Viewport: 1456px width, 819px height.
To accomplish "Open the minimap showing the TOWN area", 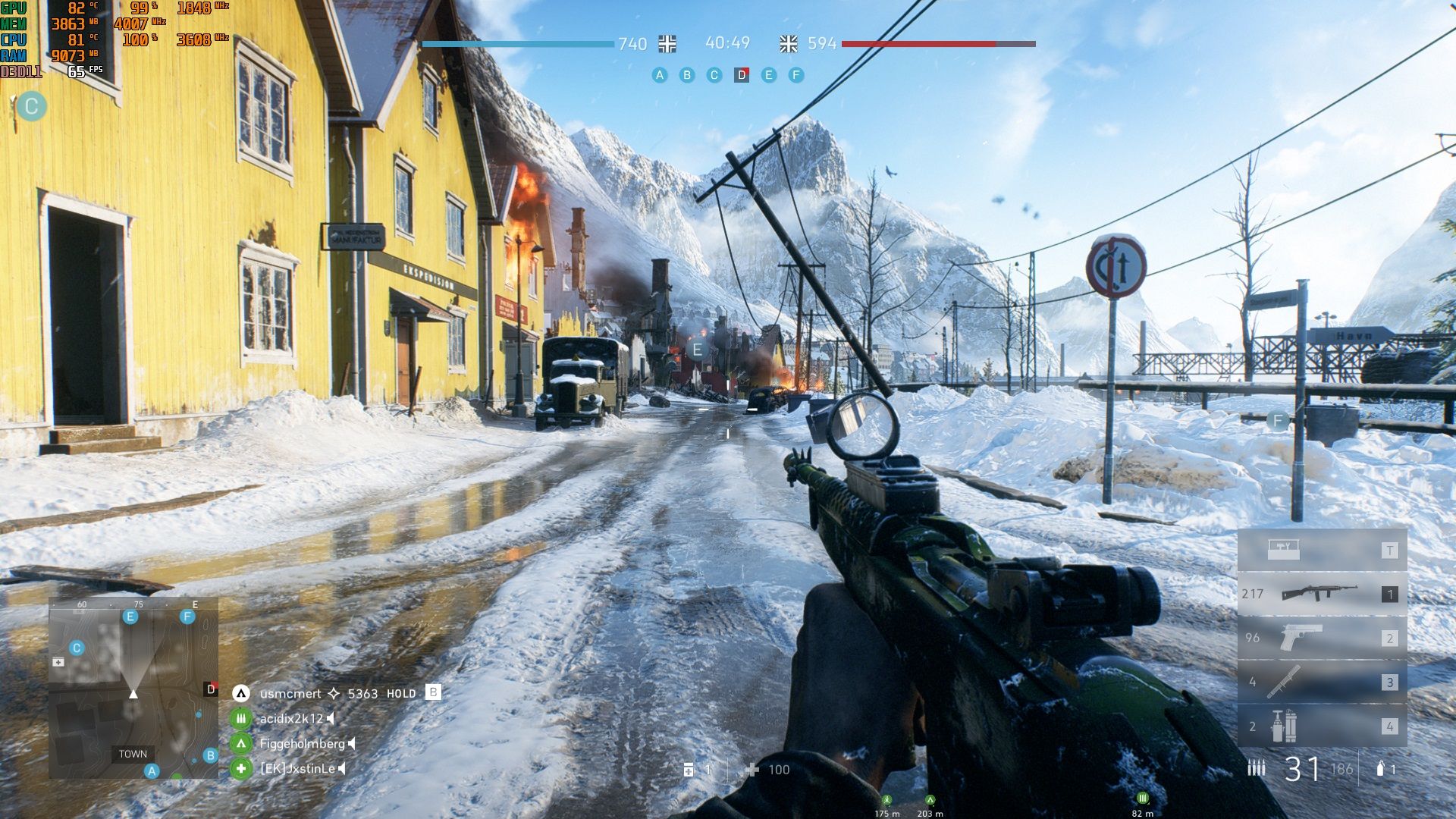I will tap(133, 688).
